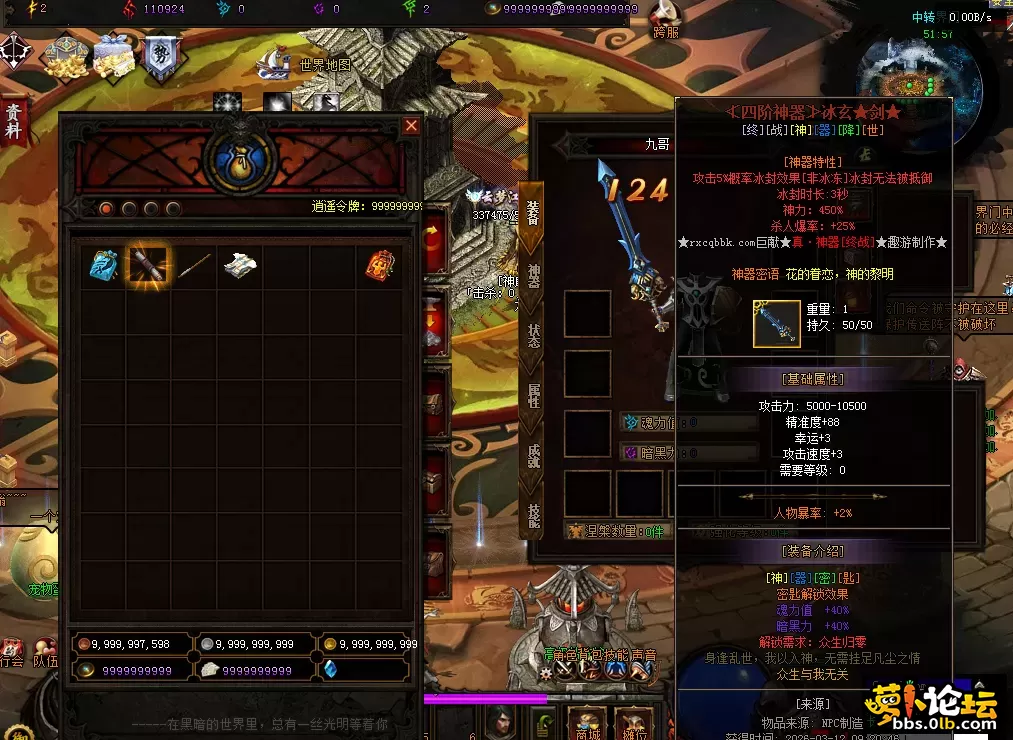This screenshot has height=740, width=1013.
Task: Open the 资料 side tab
Action: coord(13,122)
